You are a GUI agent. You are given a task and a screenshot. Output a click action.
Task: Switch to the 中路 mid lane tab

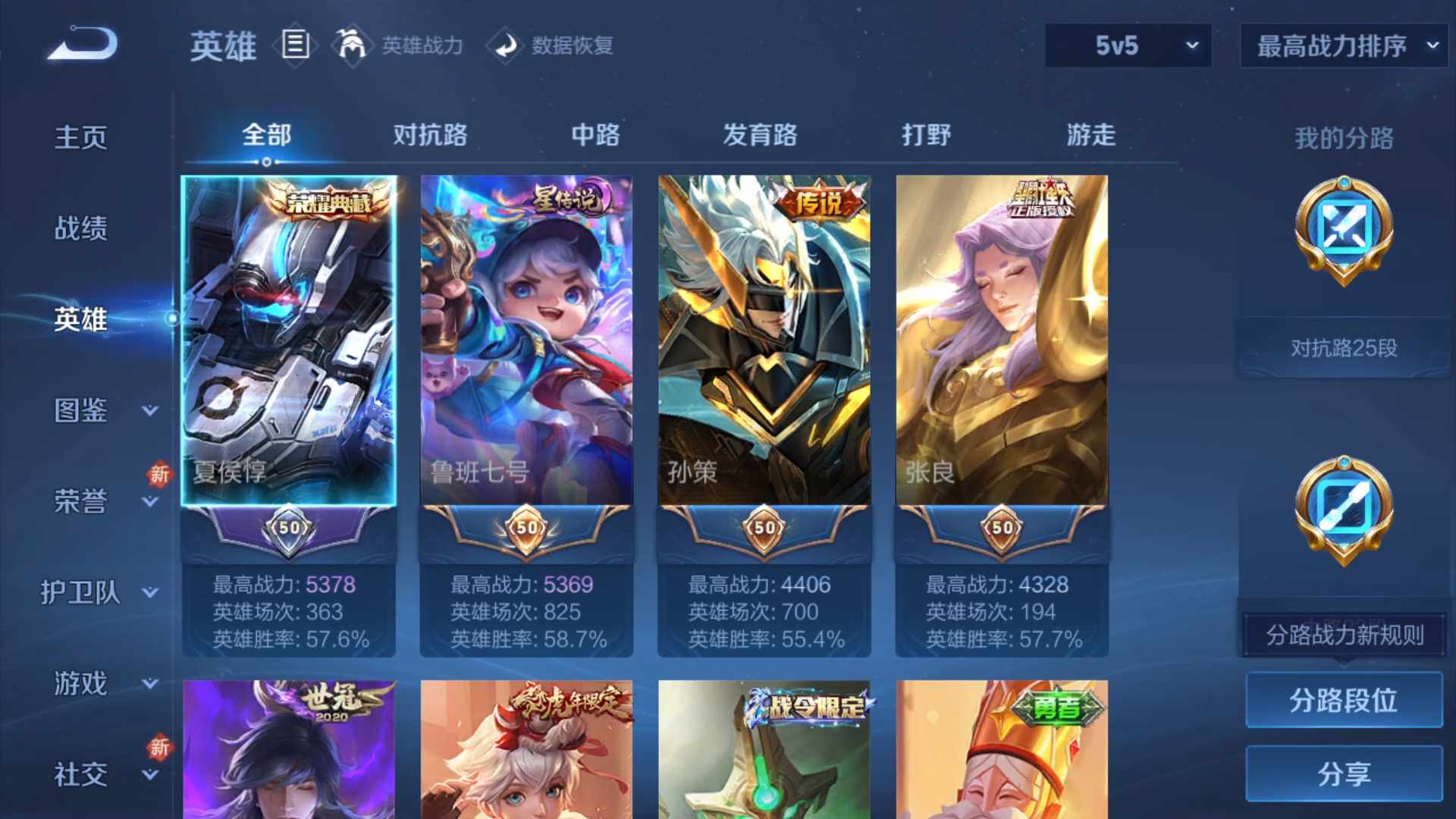click(x=596, y=135)
